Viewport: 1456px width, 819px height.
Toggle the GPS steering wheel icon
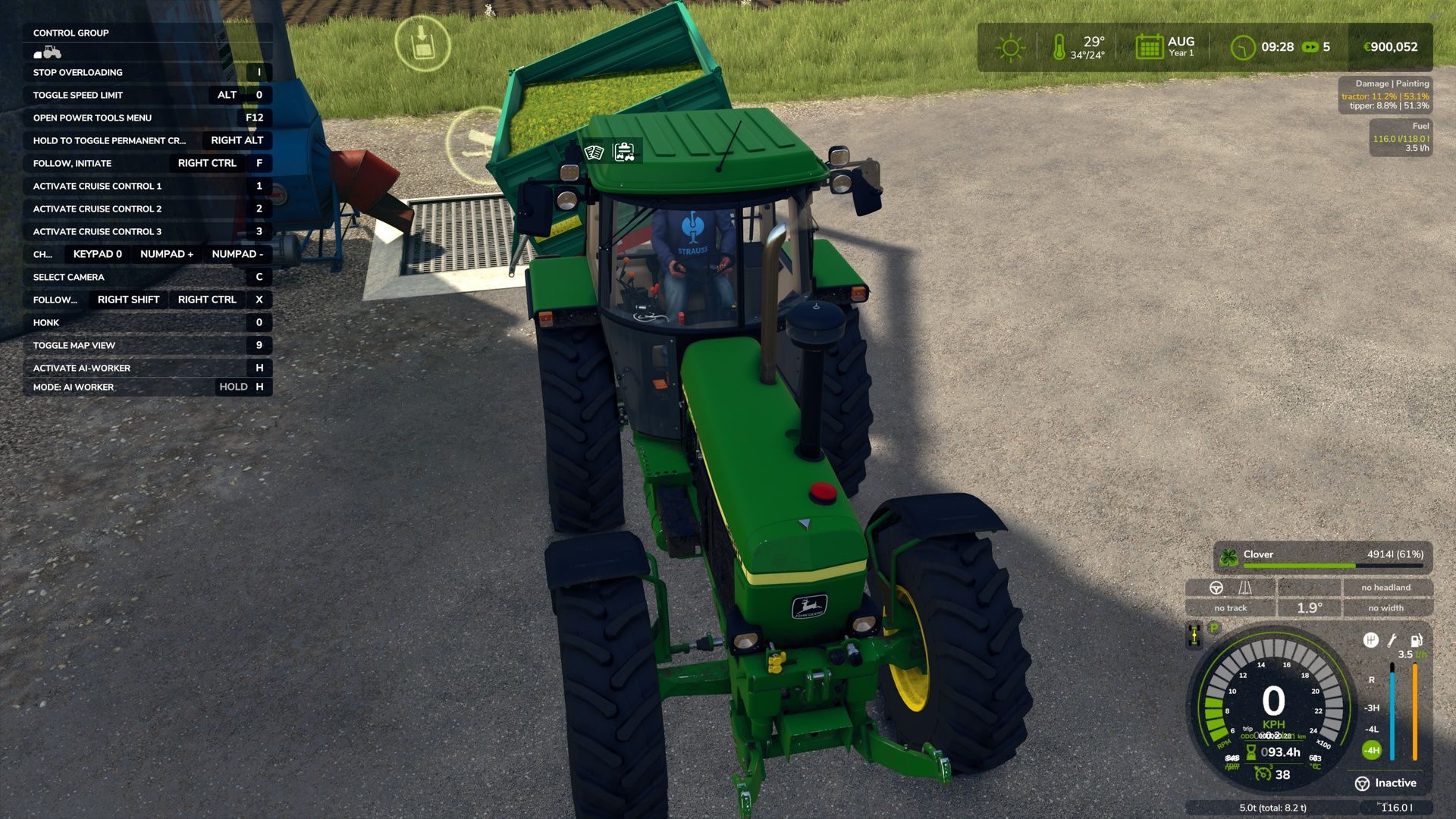click(1216, 588)
